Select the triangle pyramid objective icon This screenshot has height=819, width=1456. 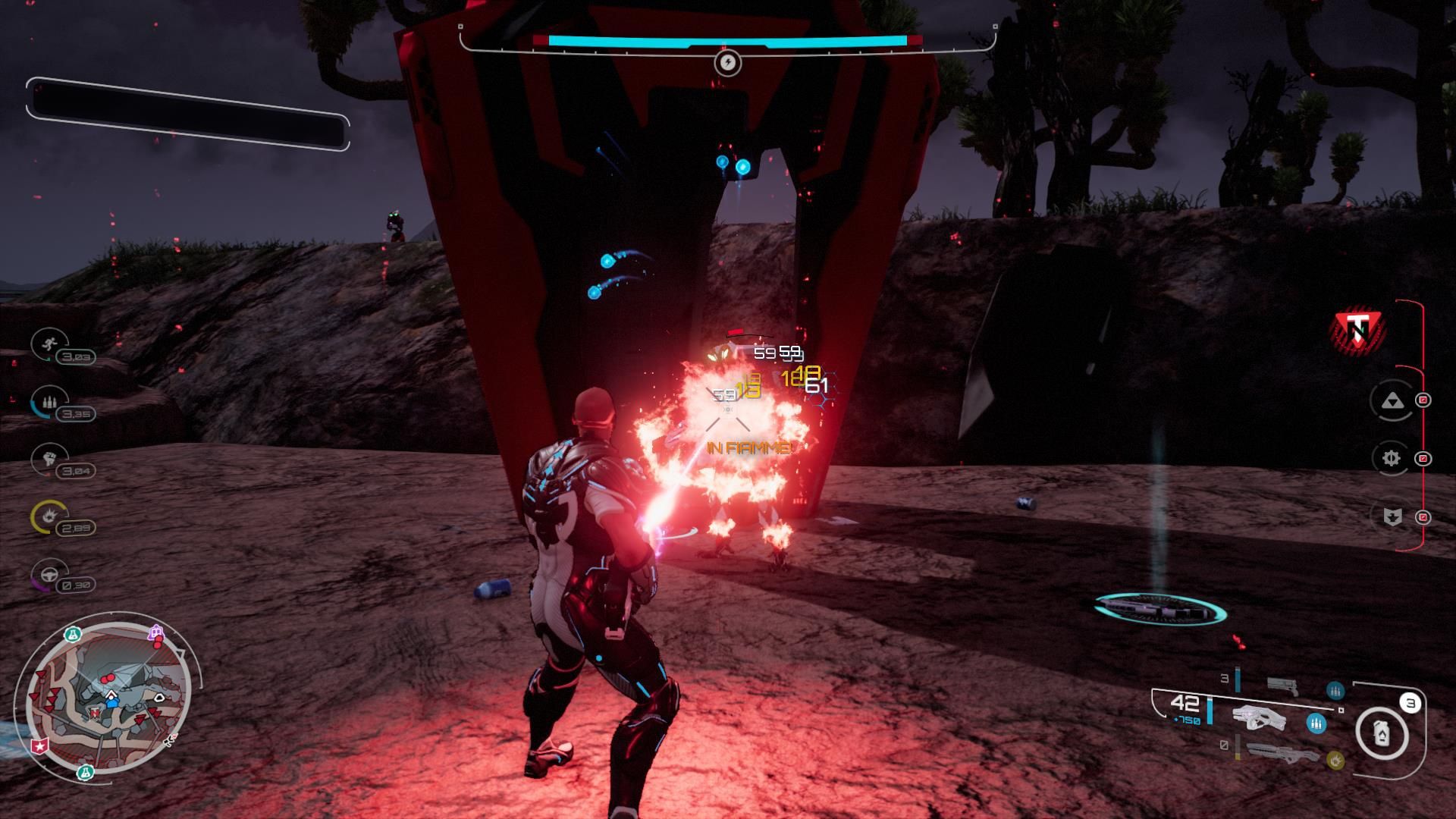click(1391, 400)
